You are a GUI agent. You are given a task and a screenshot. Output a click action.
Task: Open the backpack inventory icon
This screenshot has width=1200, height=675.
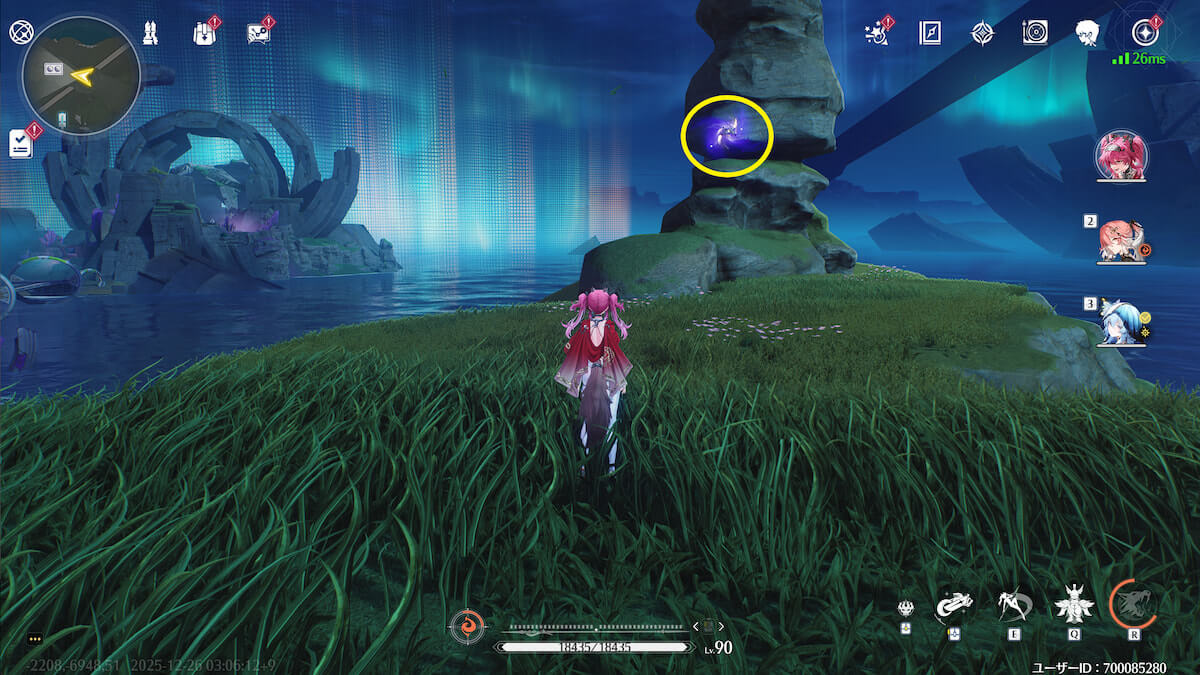coord(204,33)
